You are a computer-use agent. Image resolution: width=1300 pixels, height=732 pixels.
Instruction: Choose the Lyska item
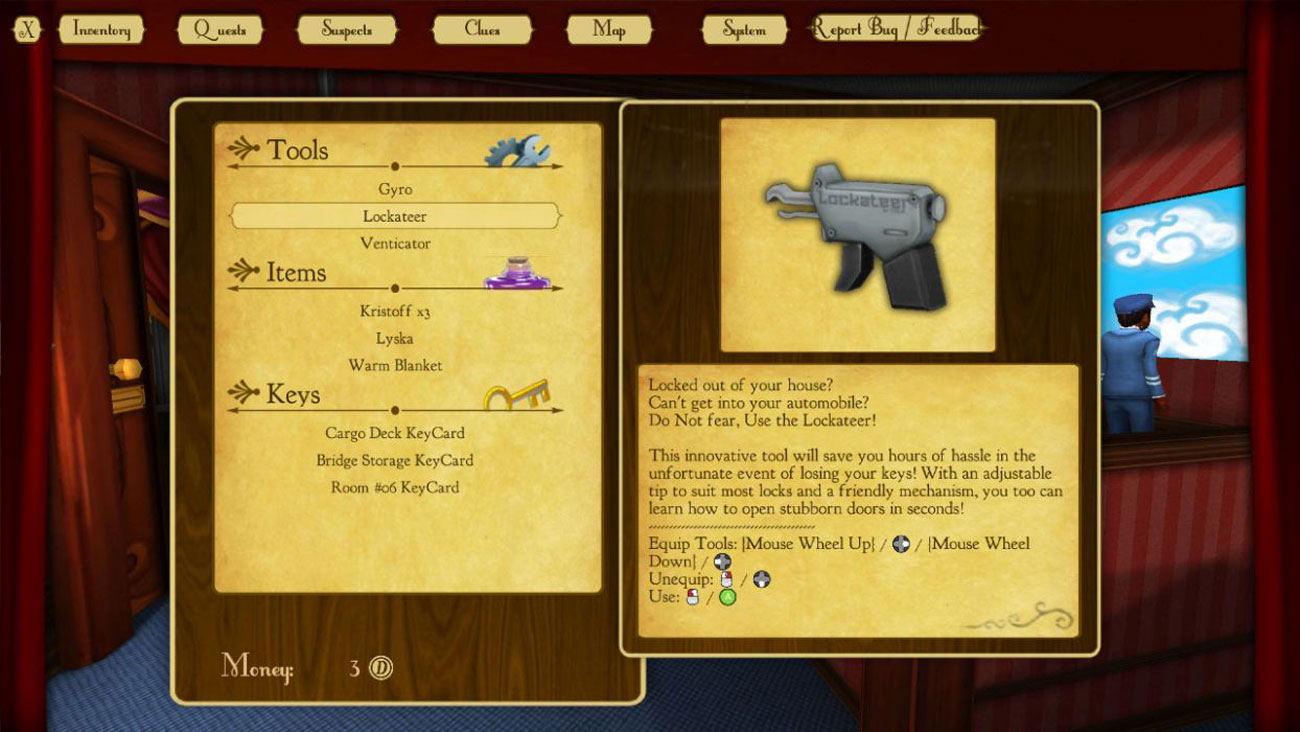tap(395, 338)
